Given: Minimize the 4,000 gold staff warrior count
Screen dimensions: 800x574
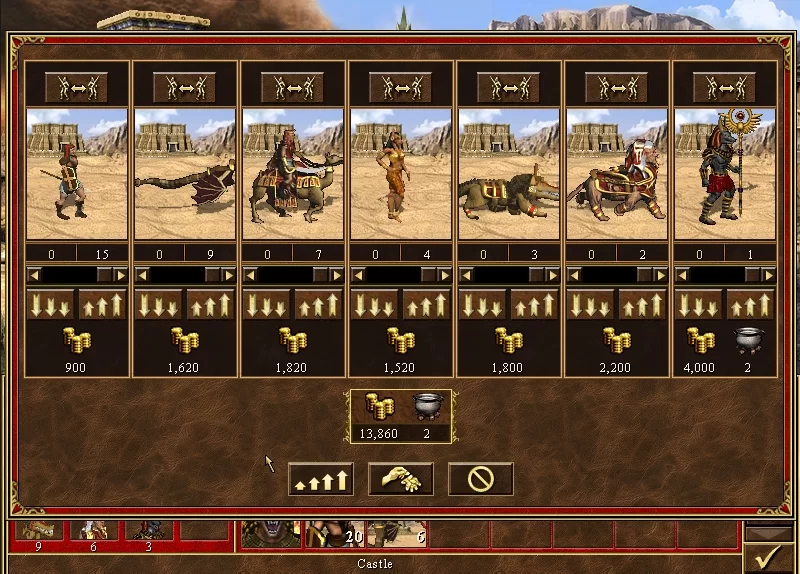Looking at the screenshot, I should 698,304.
